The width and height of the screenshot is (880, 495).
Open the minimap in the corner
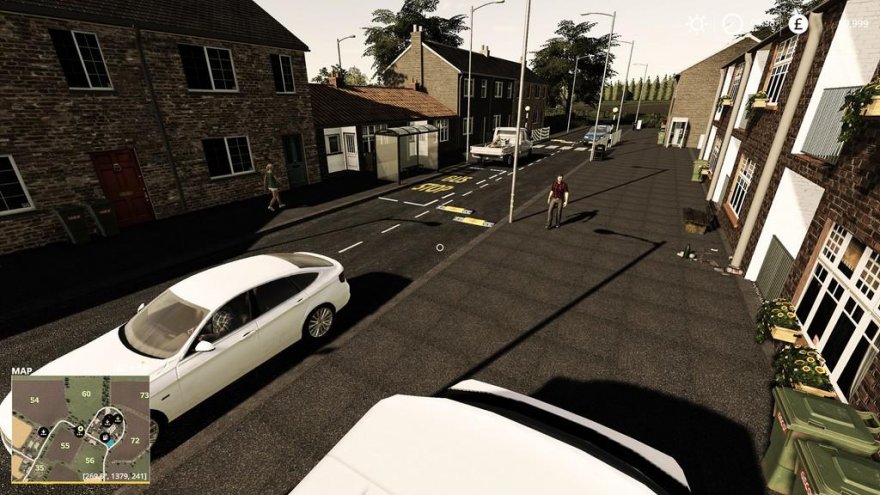80,429
